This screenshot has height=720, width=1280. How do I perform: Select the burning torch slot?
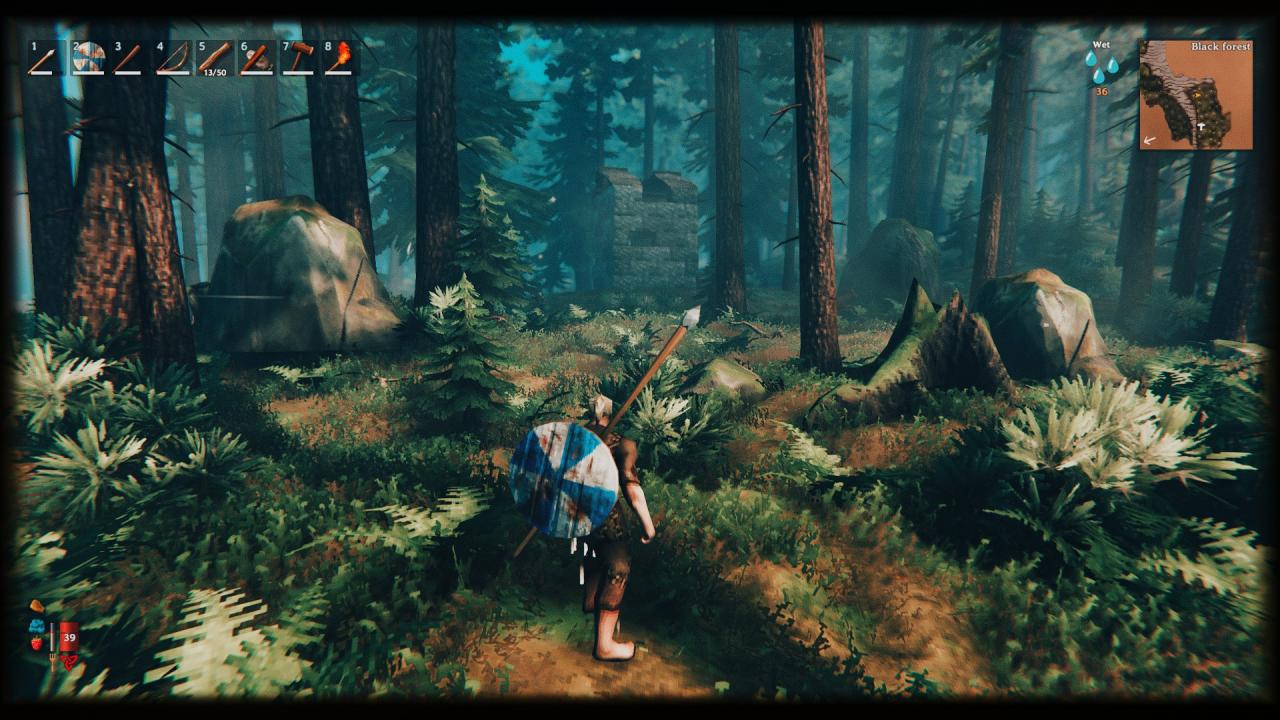pos(340,58)
